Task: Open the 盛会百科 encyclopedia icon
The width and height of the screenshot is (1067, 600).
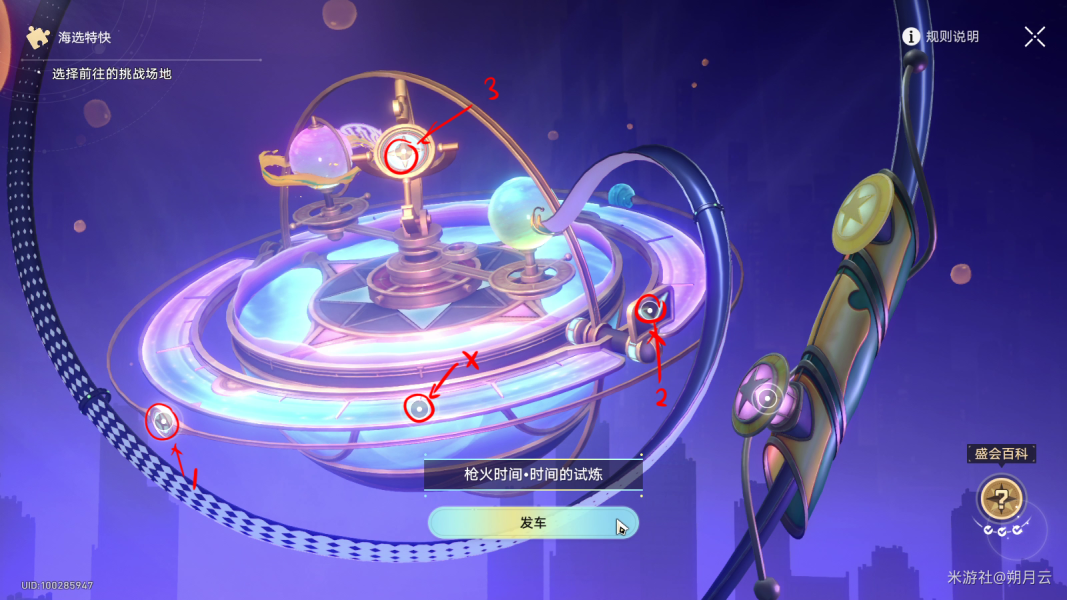Action: point(1000,496)
